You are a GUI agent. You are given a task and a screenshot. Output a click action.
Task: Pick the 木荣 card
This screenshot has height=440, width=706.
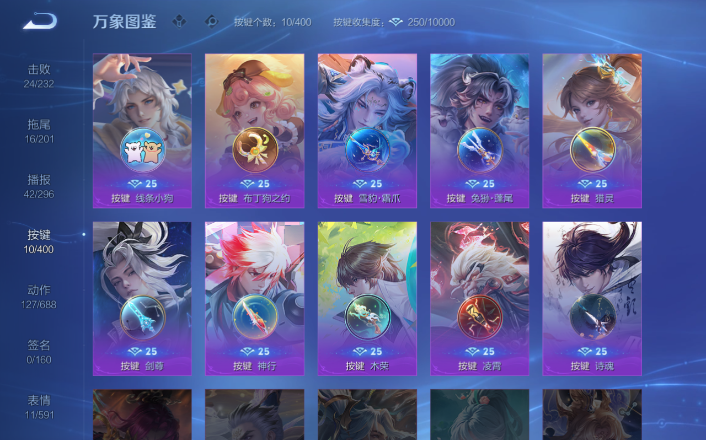pyautogui.click(x=367, y=298)
